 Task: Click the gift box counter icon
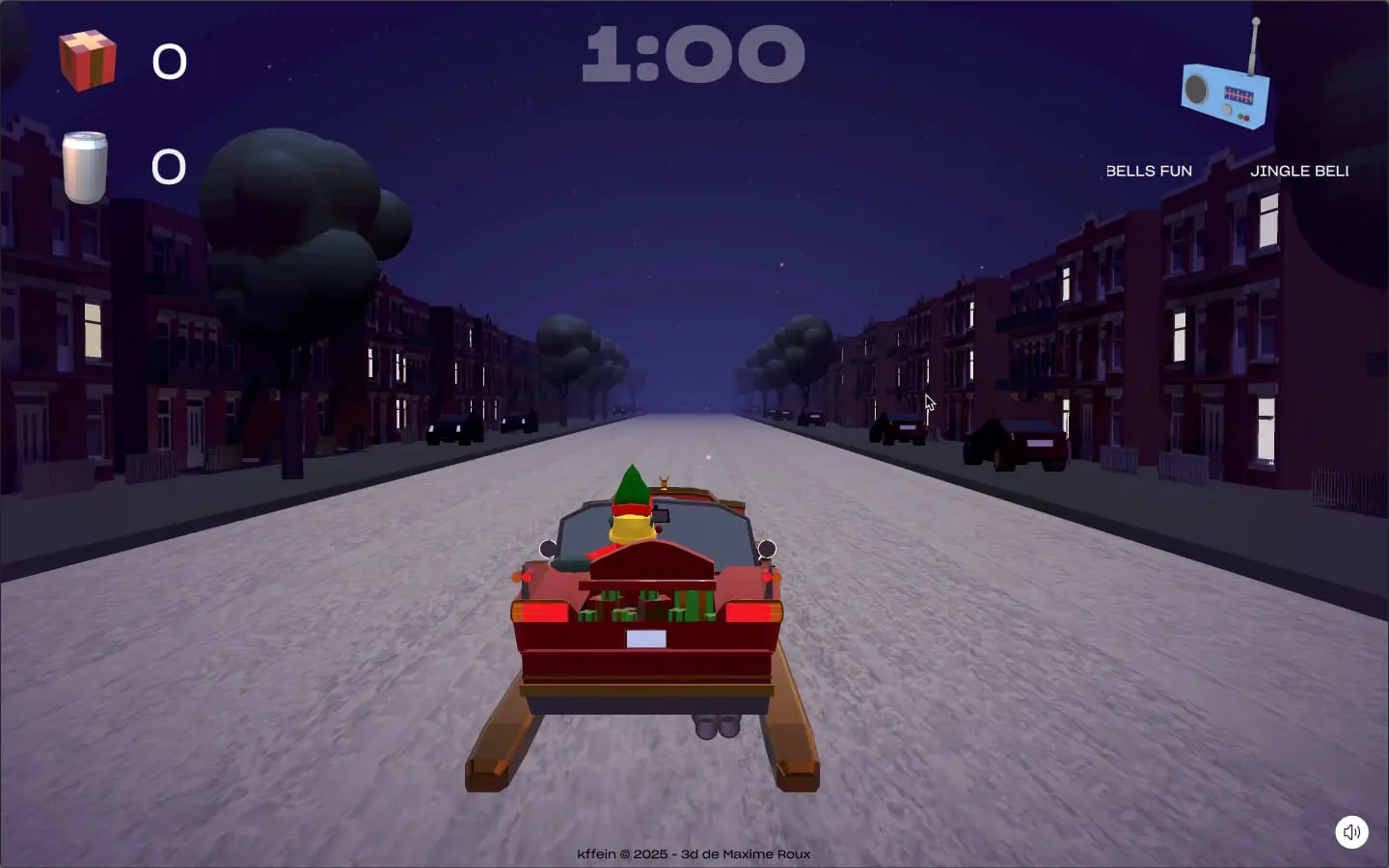tap(88, 62)
